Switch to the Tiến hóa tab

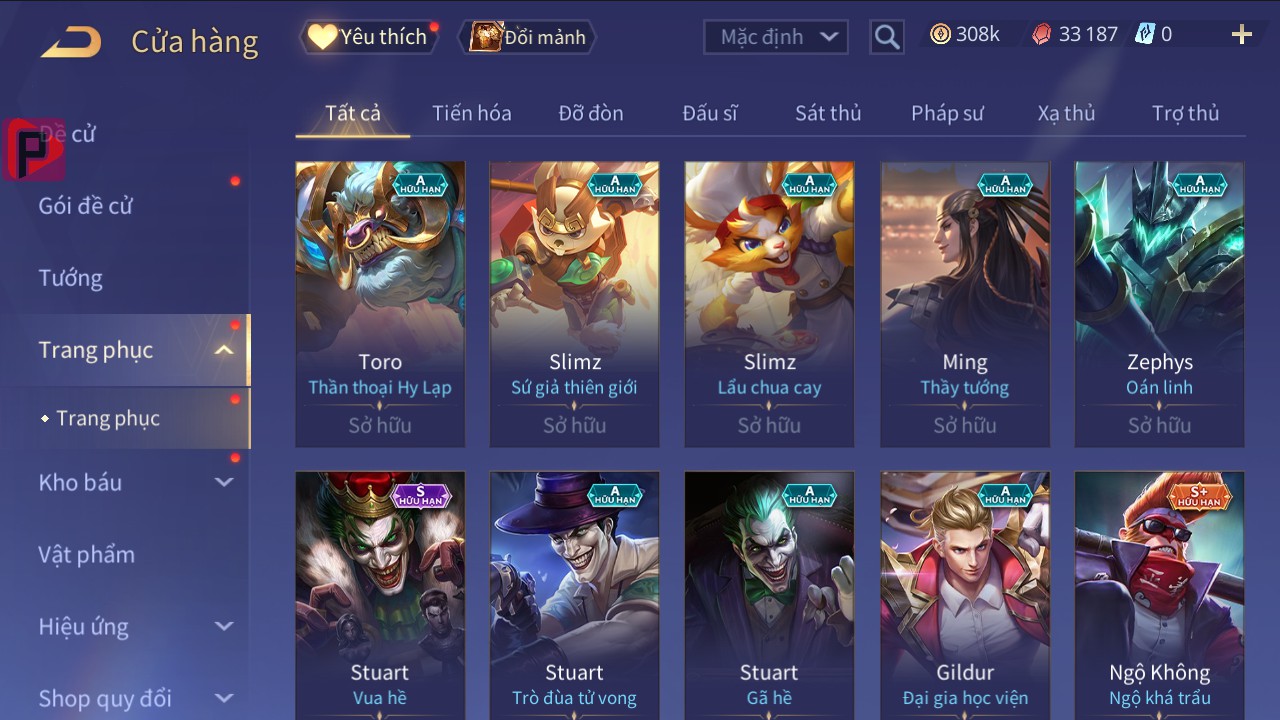[471, 113]
